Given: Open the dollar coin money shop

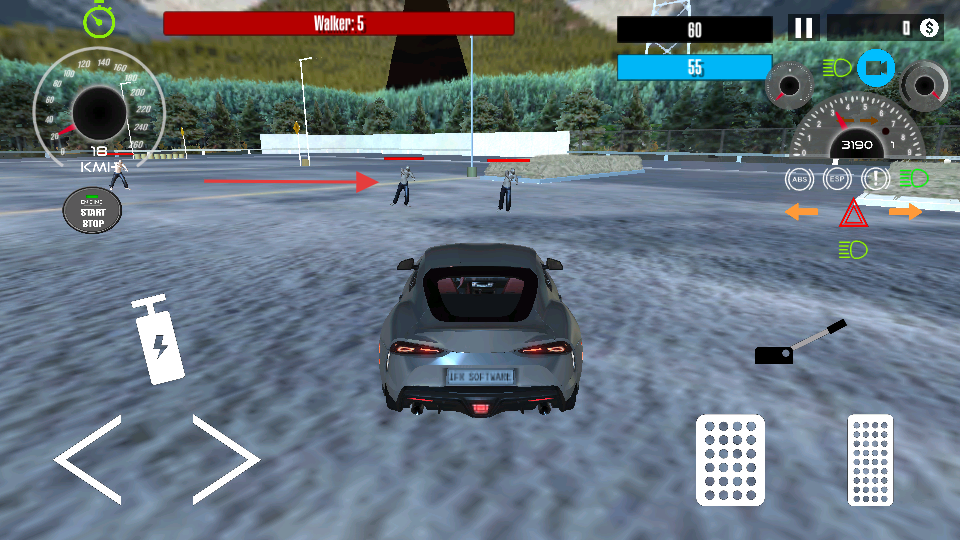Looking at the screenshot, I should [929, 28].
